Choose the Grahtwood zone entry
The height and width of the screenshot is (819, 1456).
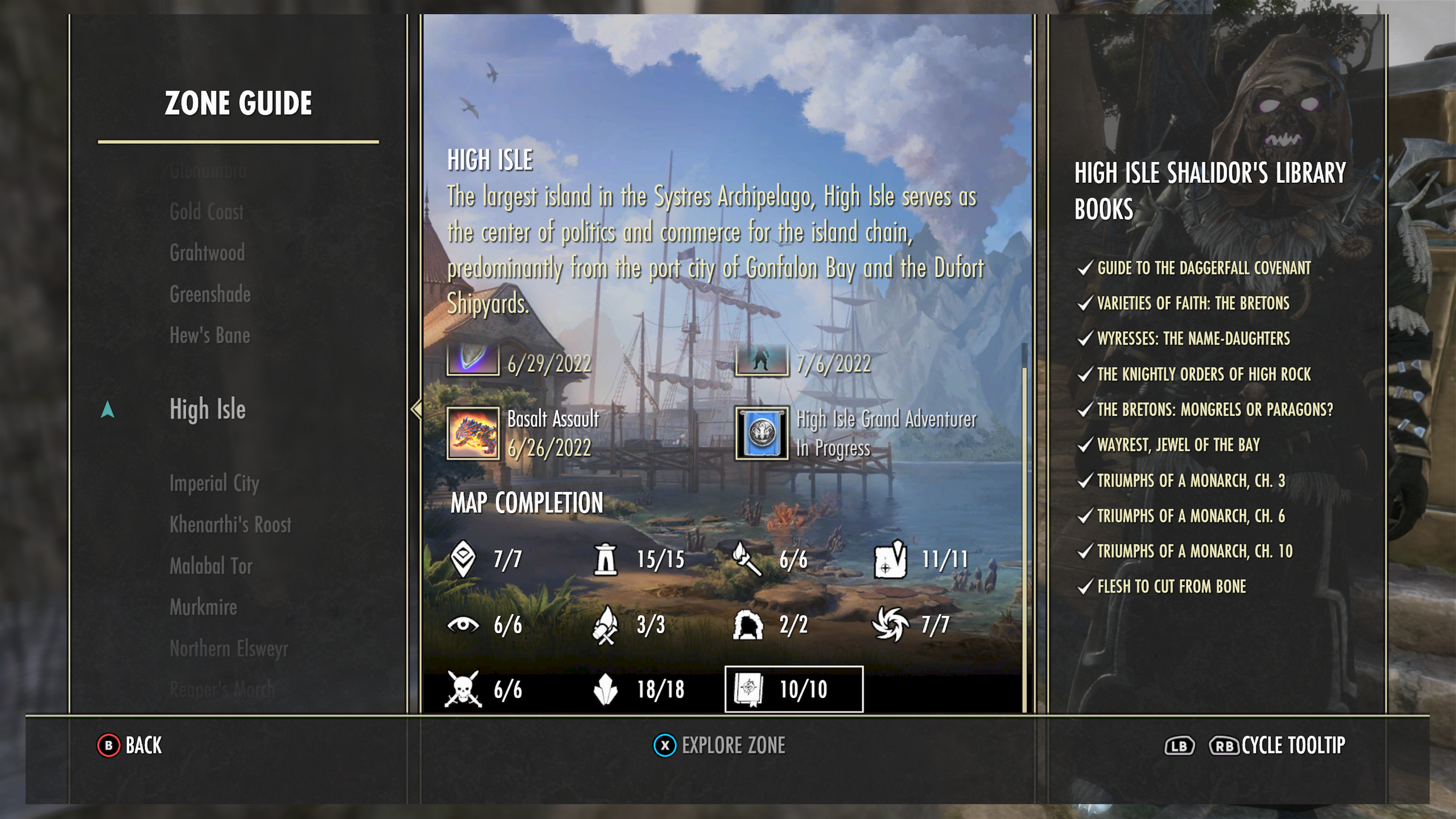(x=207, y=253)
